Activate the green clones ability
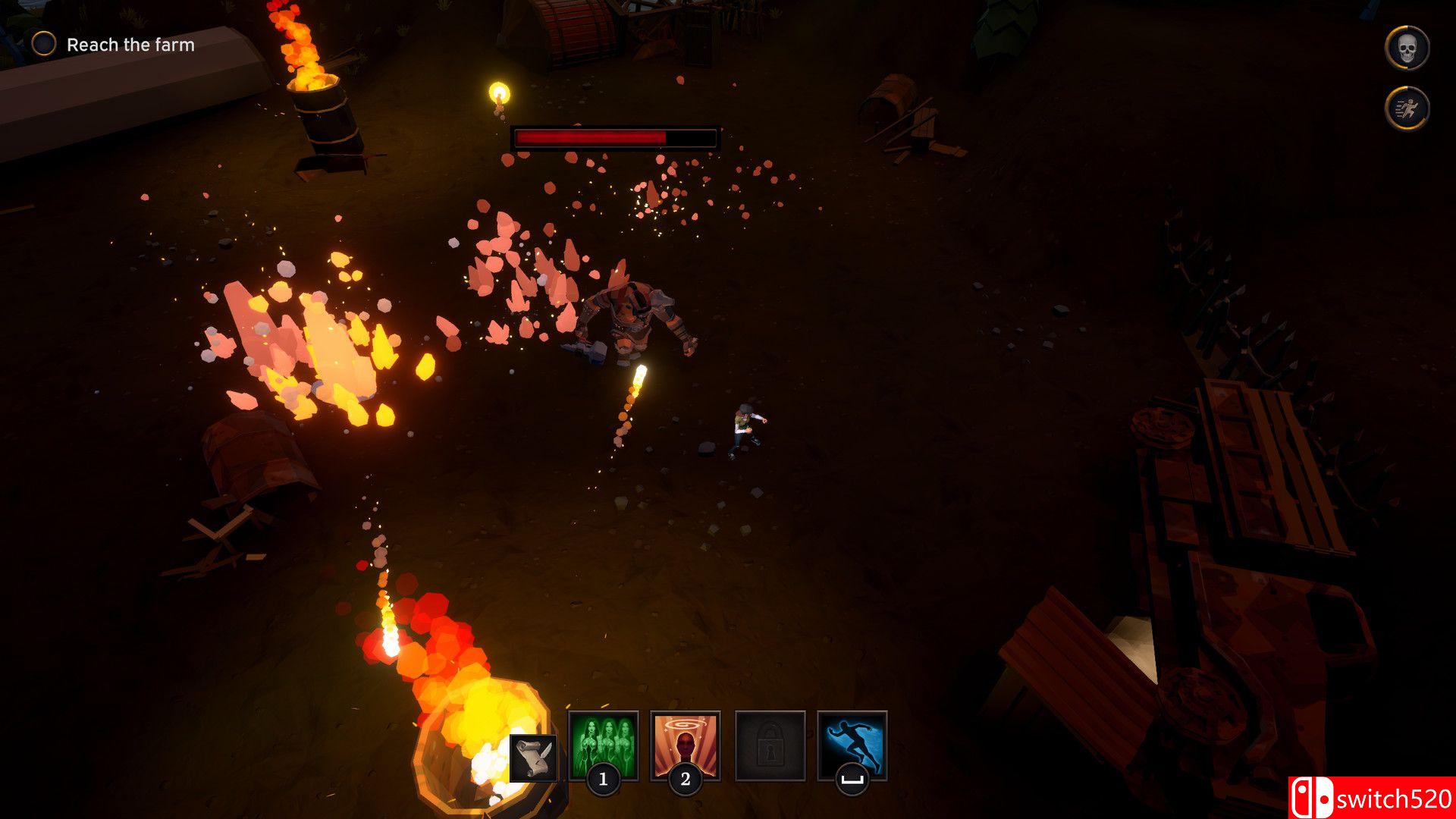 point(603,745)
